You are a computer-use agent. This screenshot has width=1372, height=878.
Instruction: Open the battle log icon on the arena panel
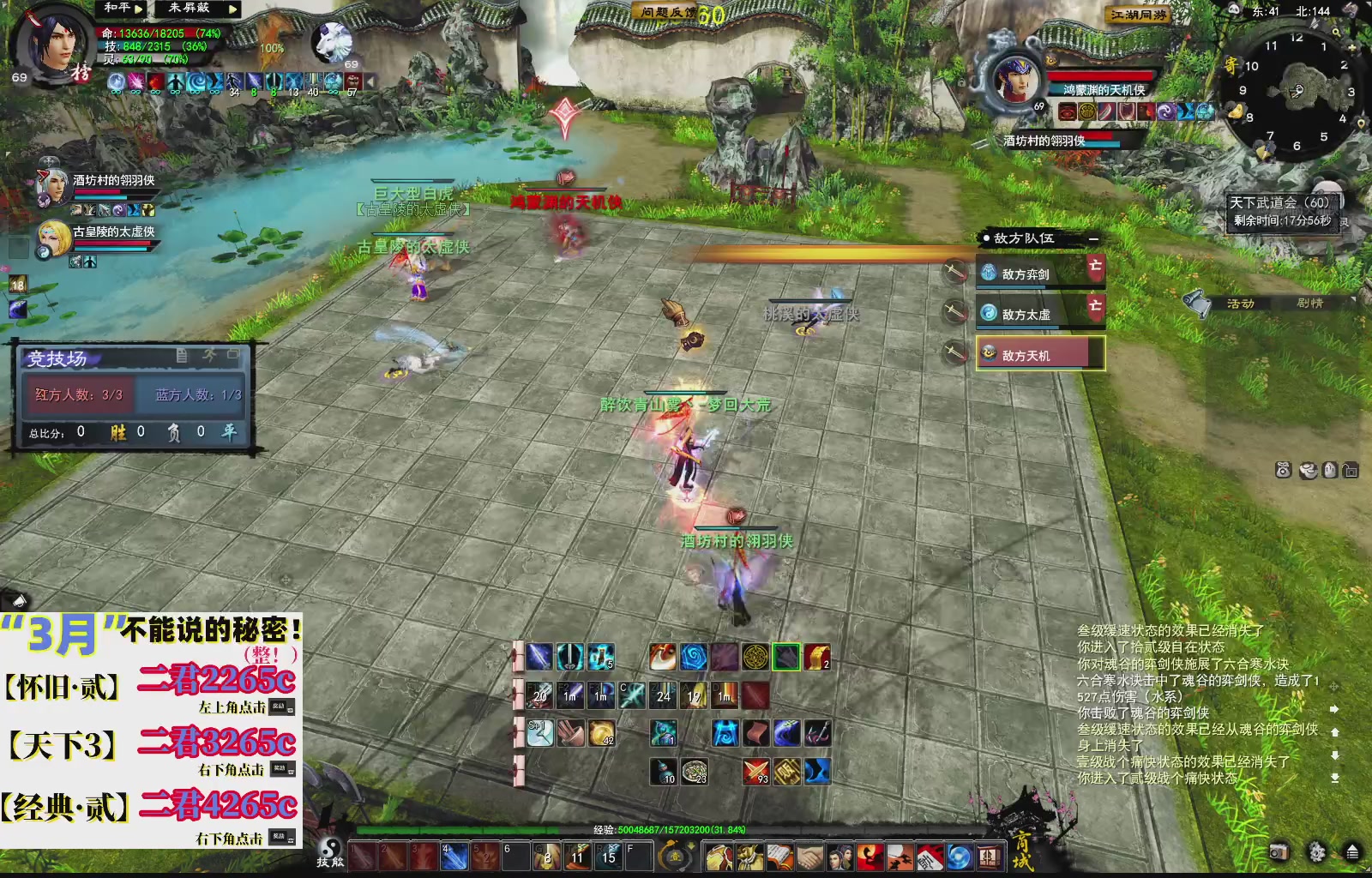pyautogui.click(x=182, y=355)
